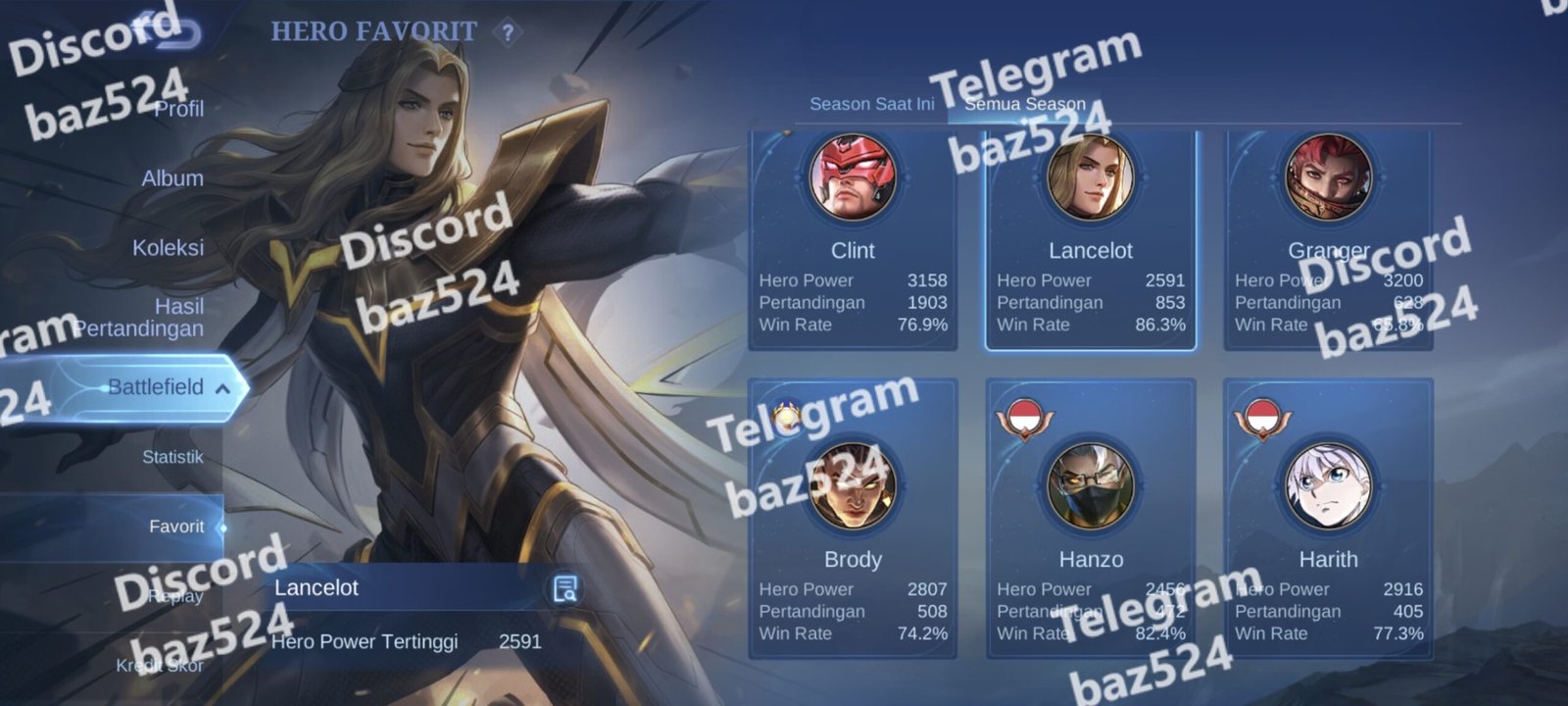View the Kredit Skor page
Viewport: 1568px width, 706px height.
pos(160,666)
